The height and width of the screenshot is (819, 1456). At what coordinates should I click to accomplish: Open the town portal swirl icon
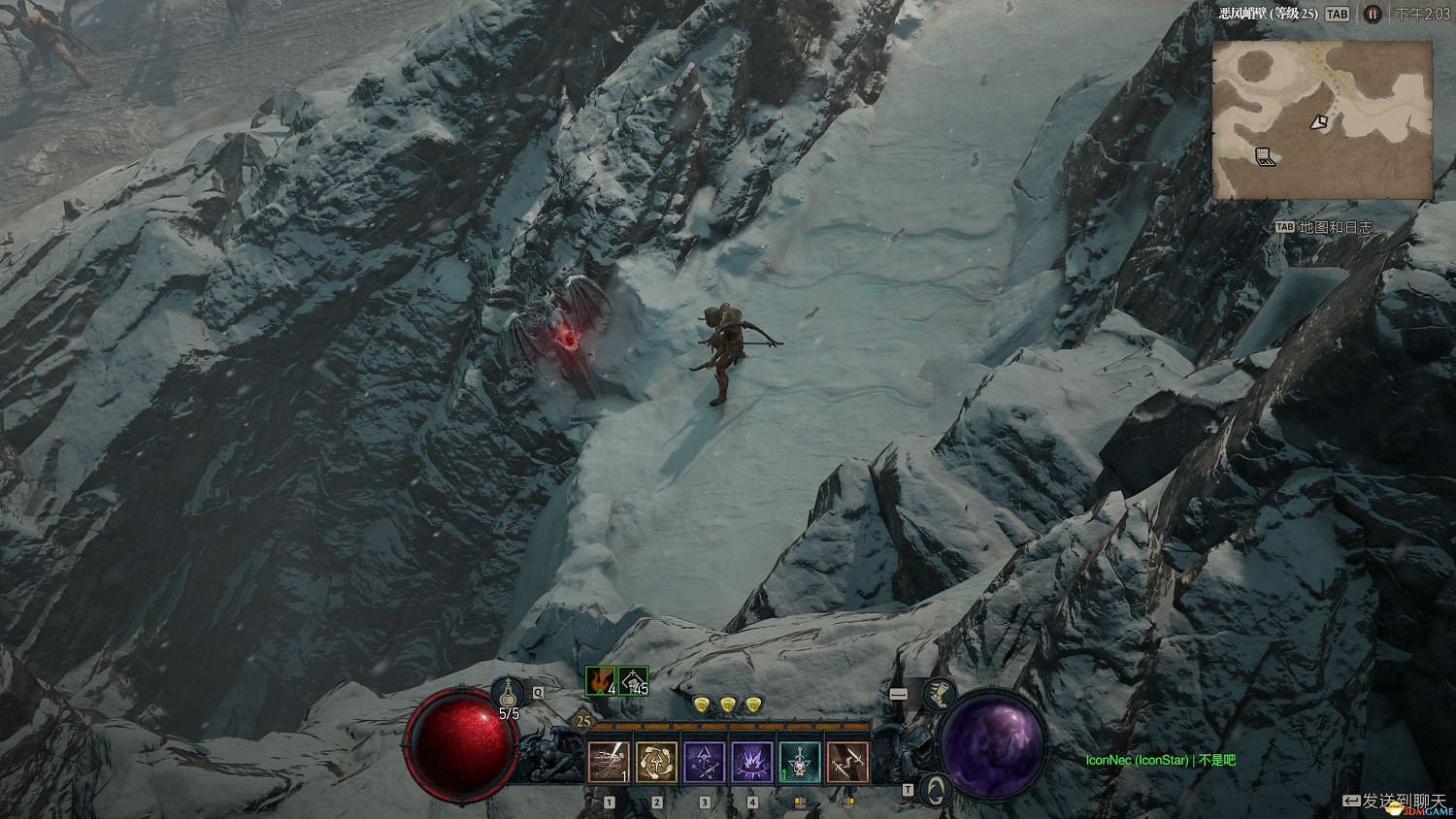tap(935, 790)
